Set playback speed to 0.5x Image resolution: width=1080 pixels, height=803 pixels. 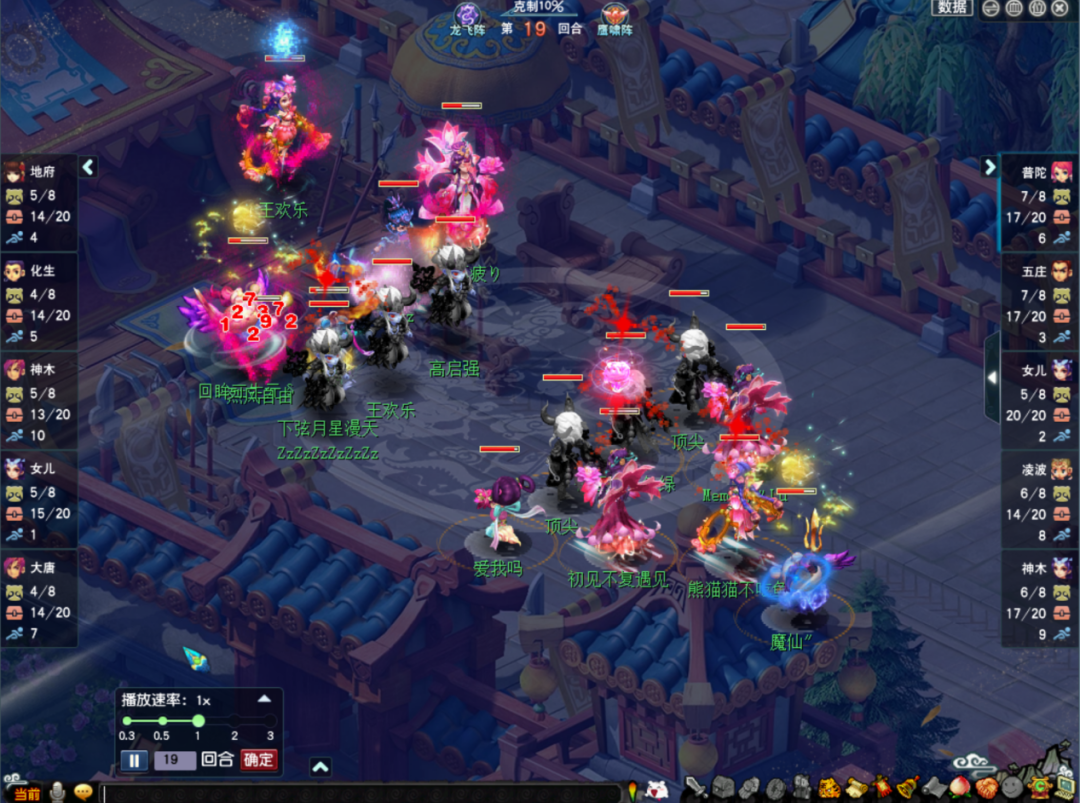click(163, 721)
